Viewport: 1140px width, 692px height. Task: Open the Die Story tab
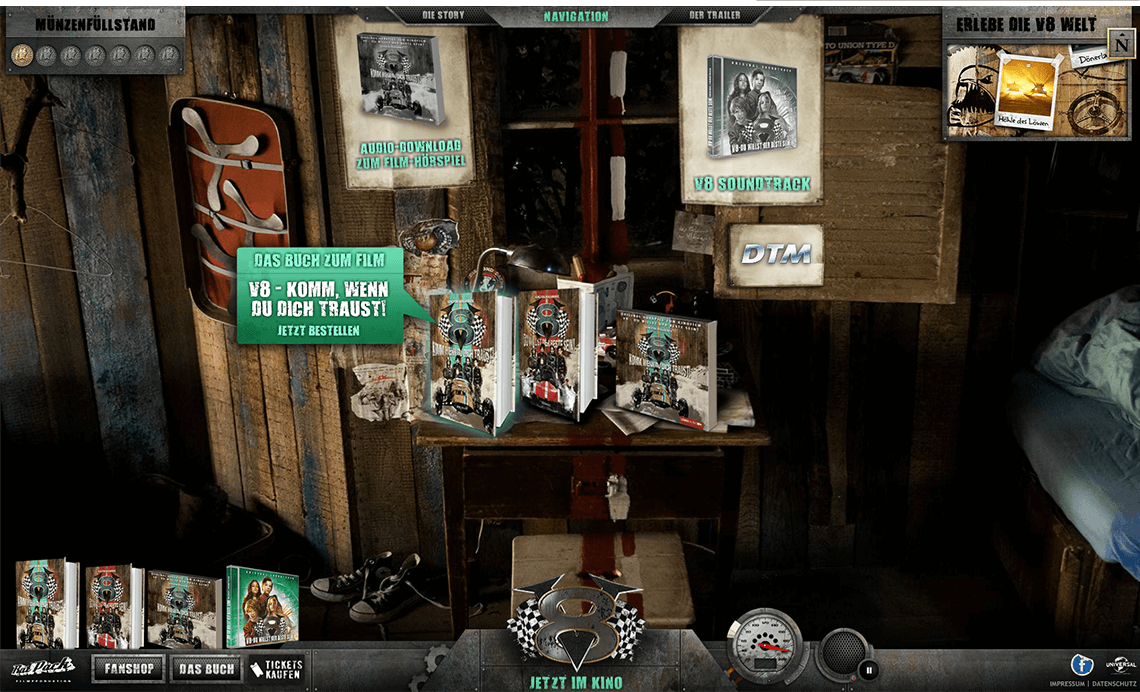point(443,16)
